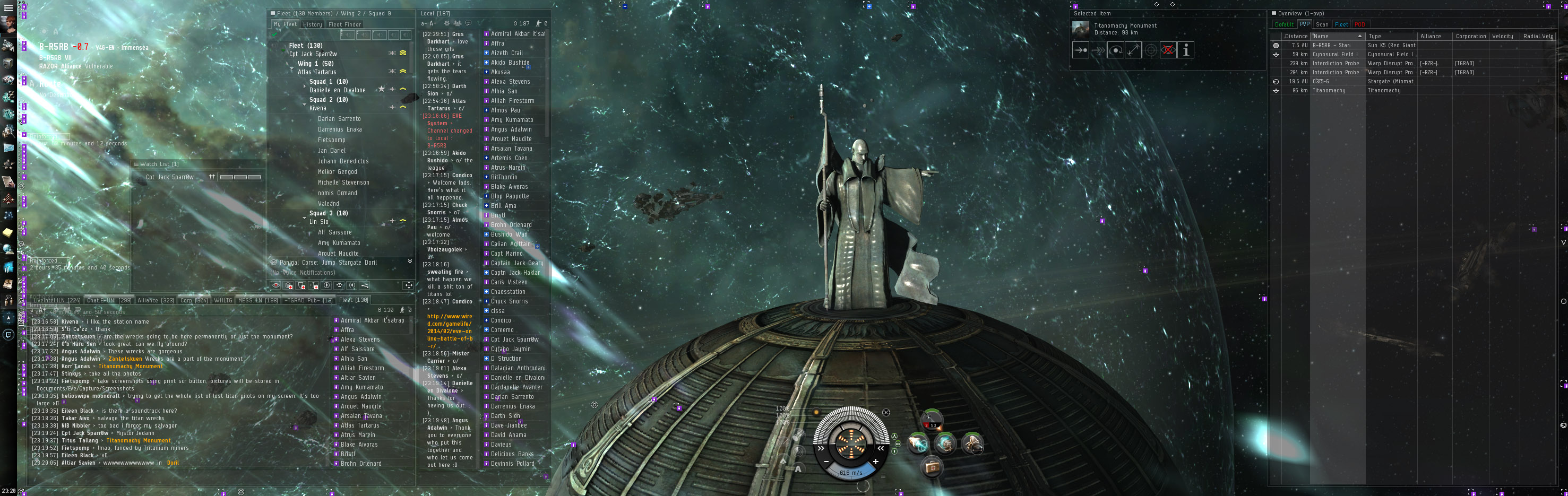Click the Show Info button for selected item
The width and height of the screenshot is (1568, 496).
coord(1185,50)
